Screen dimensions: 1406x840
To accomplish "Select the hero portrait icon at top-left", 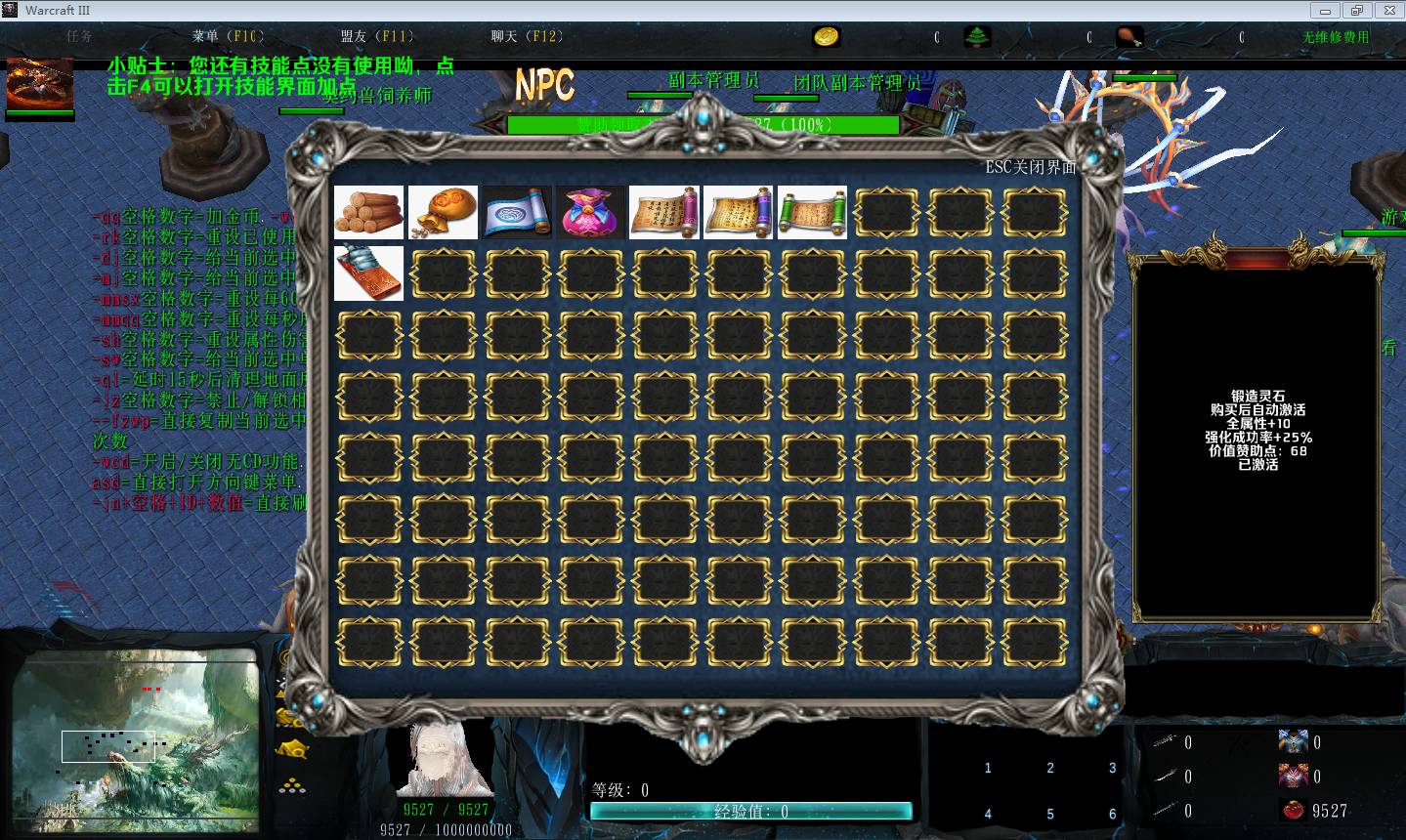I will pos(40,84).
